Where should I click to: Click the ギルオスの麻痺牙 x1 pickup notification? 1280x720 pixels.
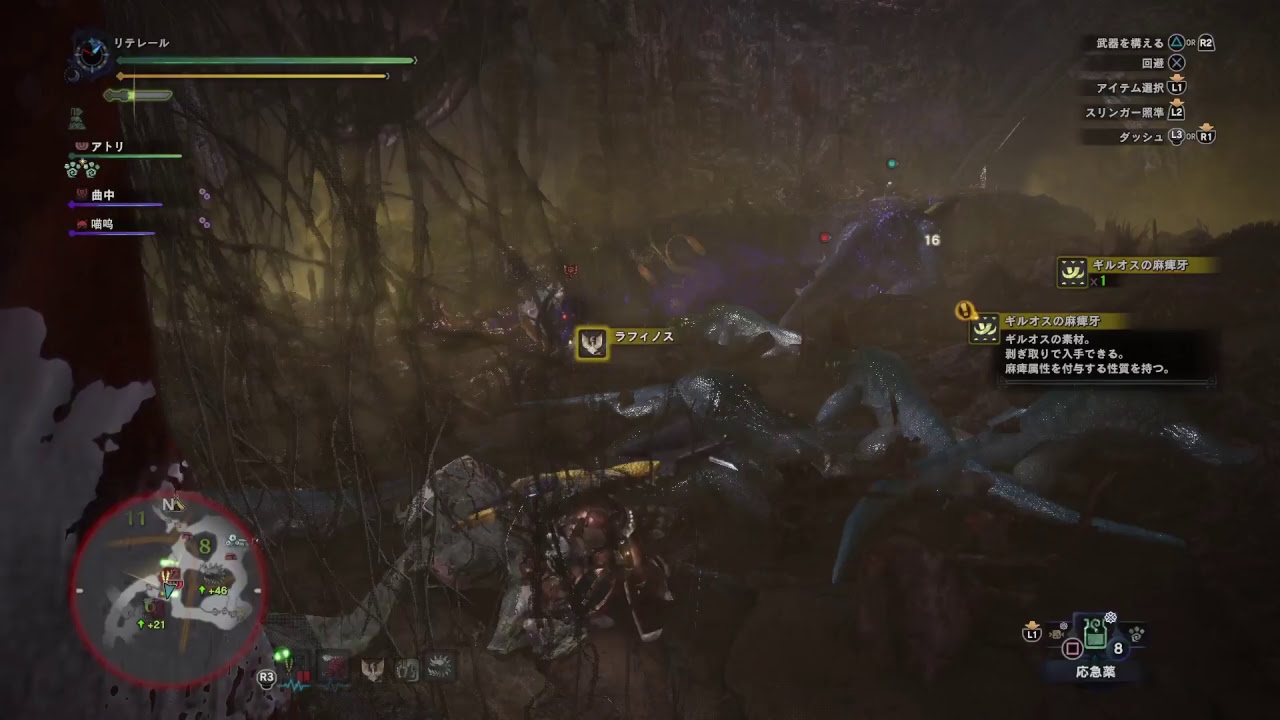[1137, 270]
